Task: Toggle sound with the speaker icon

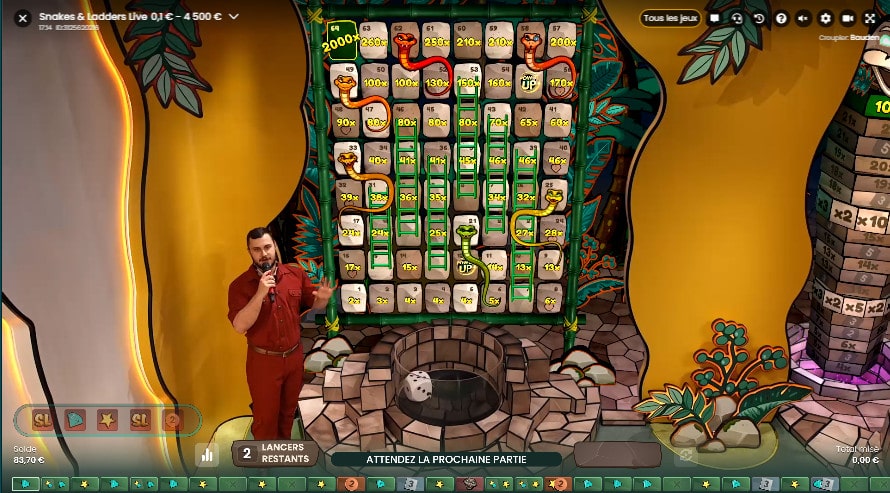Action: (x=803, y=18)
